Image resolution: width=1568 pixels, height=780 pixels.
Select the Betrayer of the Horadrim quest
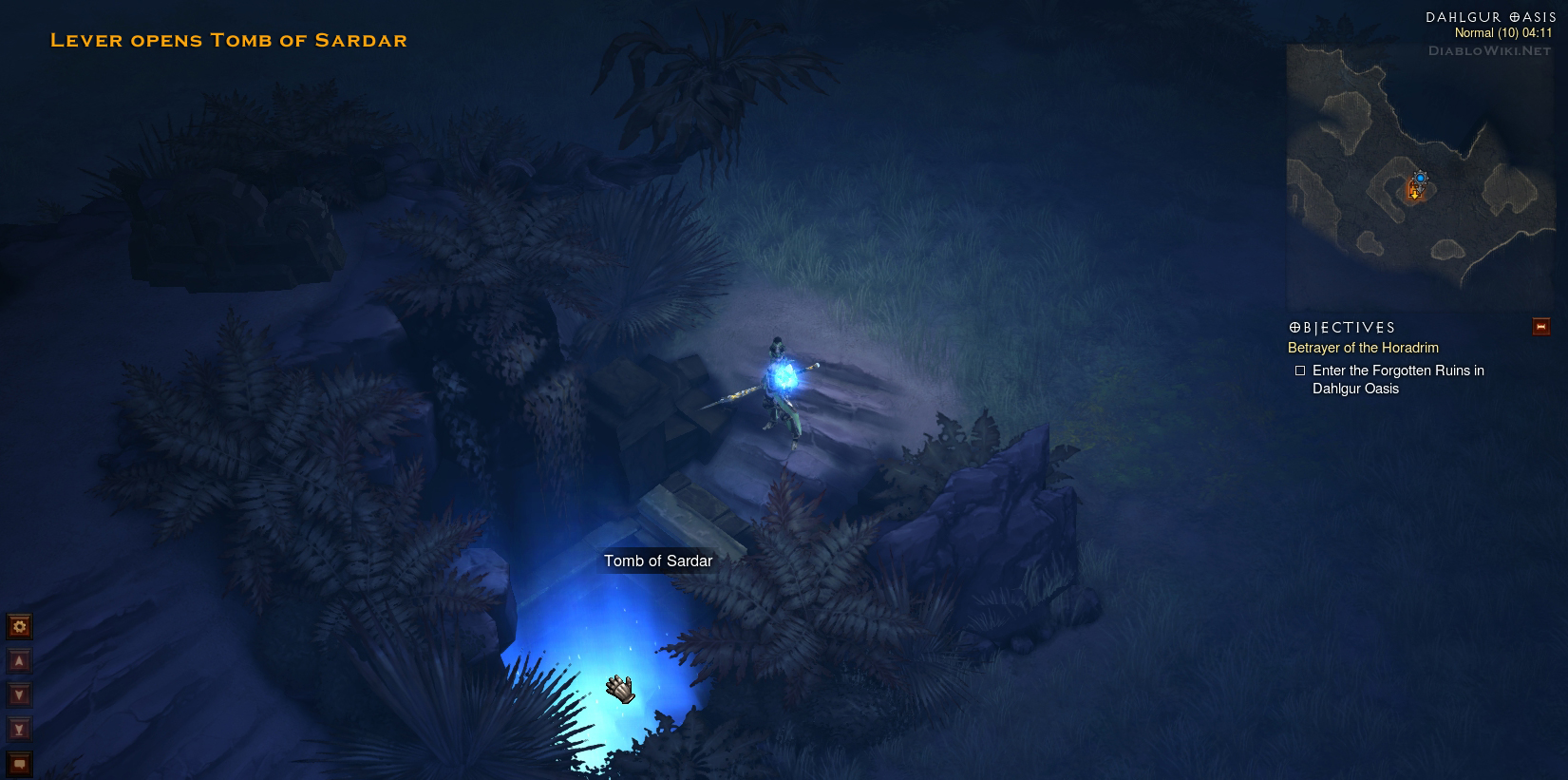(1363, 348)
